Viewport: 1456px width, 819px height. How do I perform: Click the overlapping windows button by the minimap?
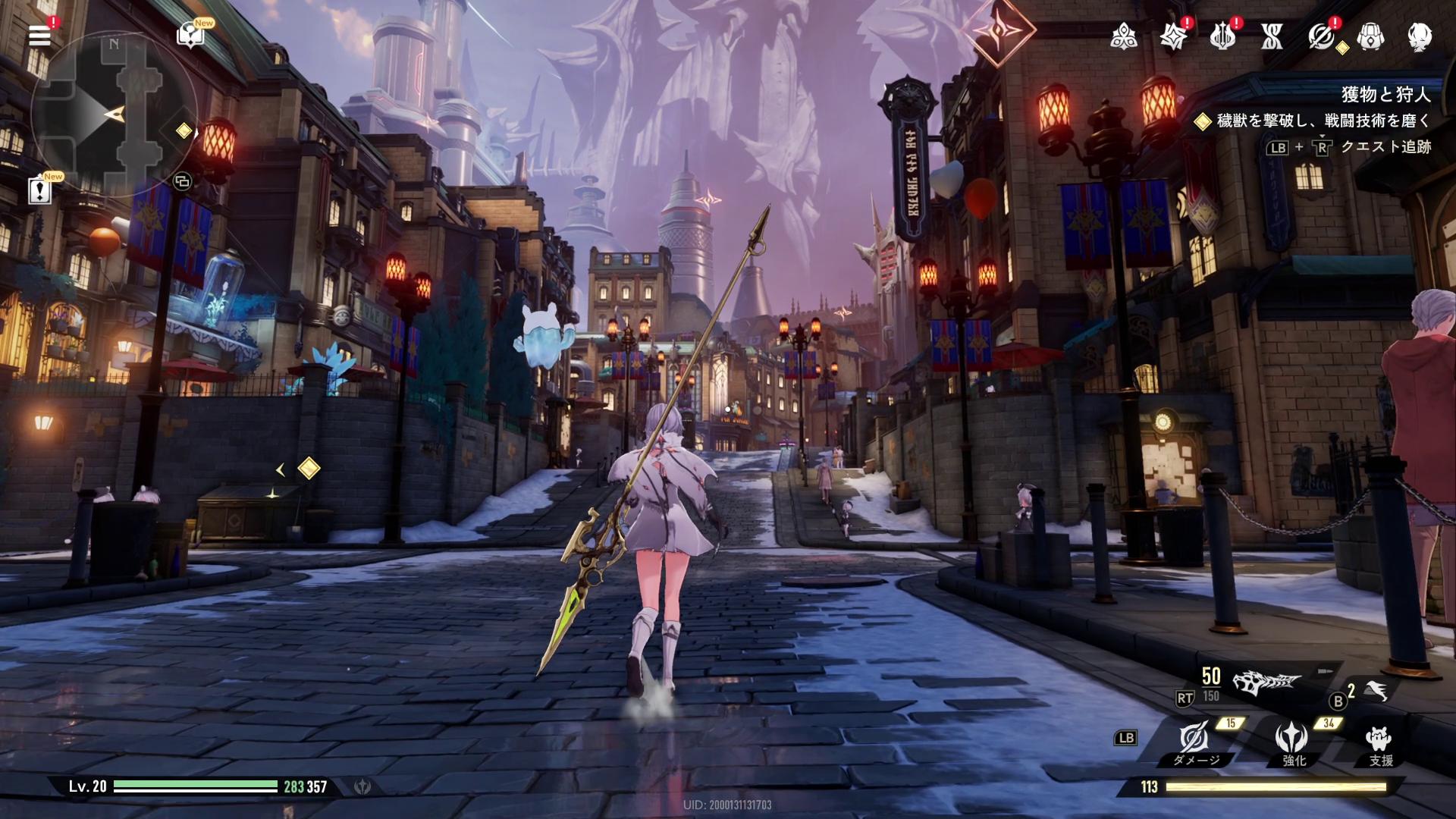point(182,181)
